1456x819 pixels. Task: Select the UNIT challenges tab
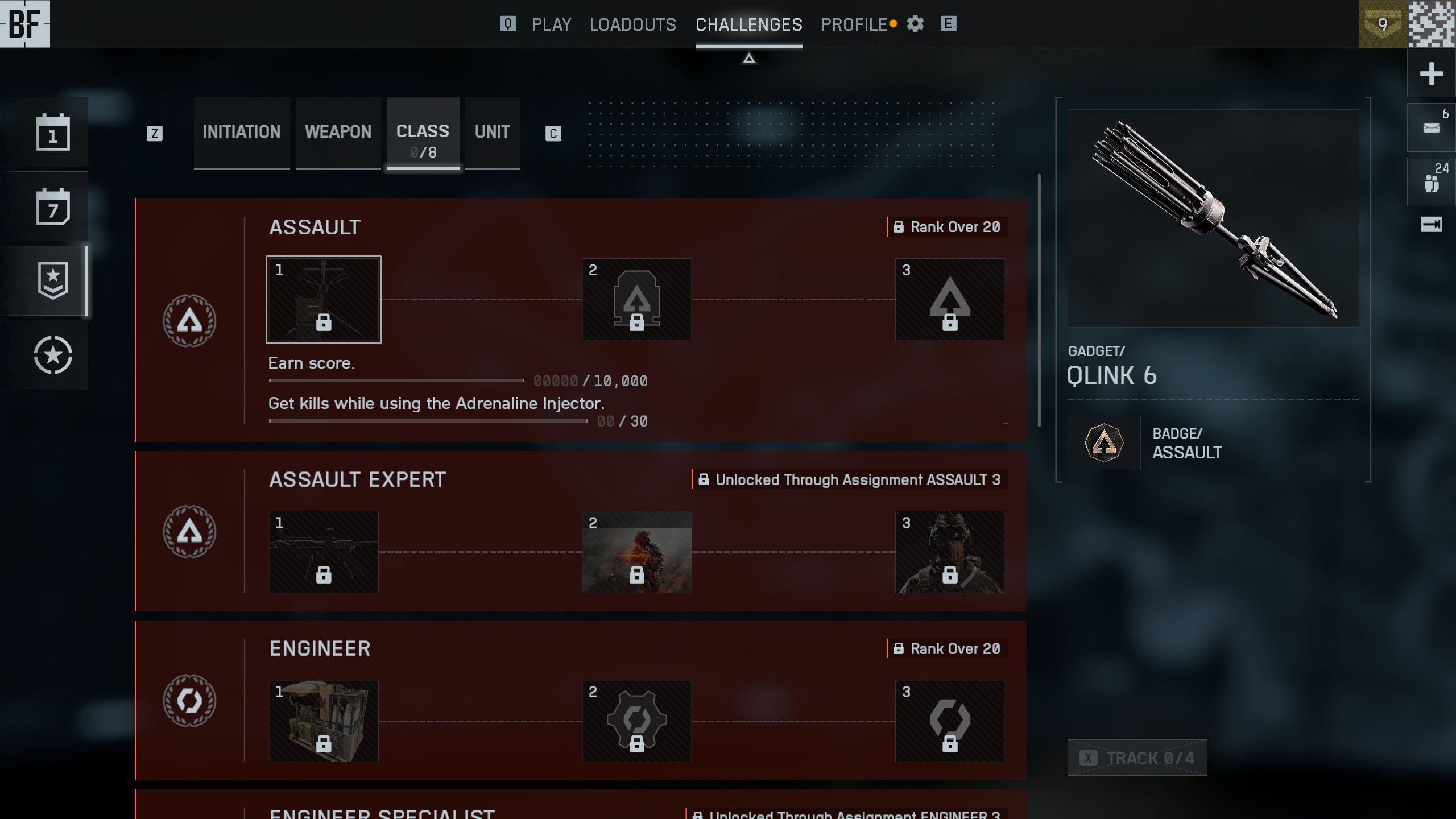click(492, 132)
